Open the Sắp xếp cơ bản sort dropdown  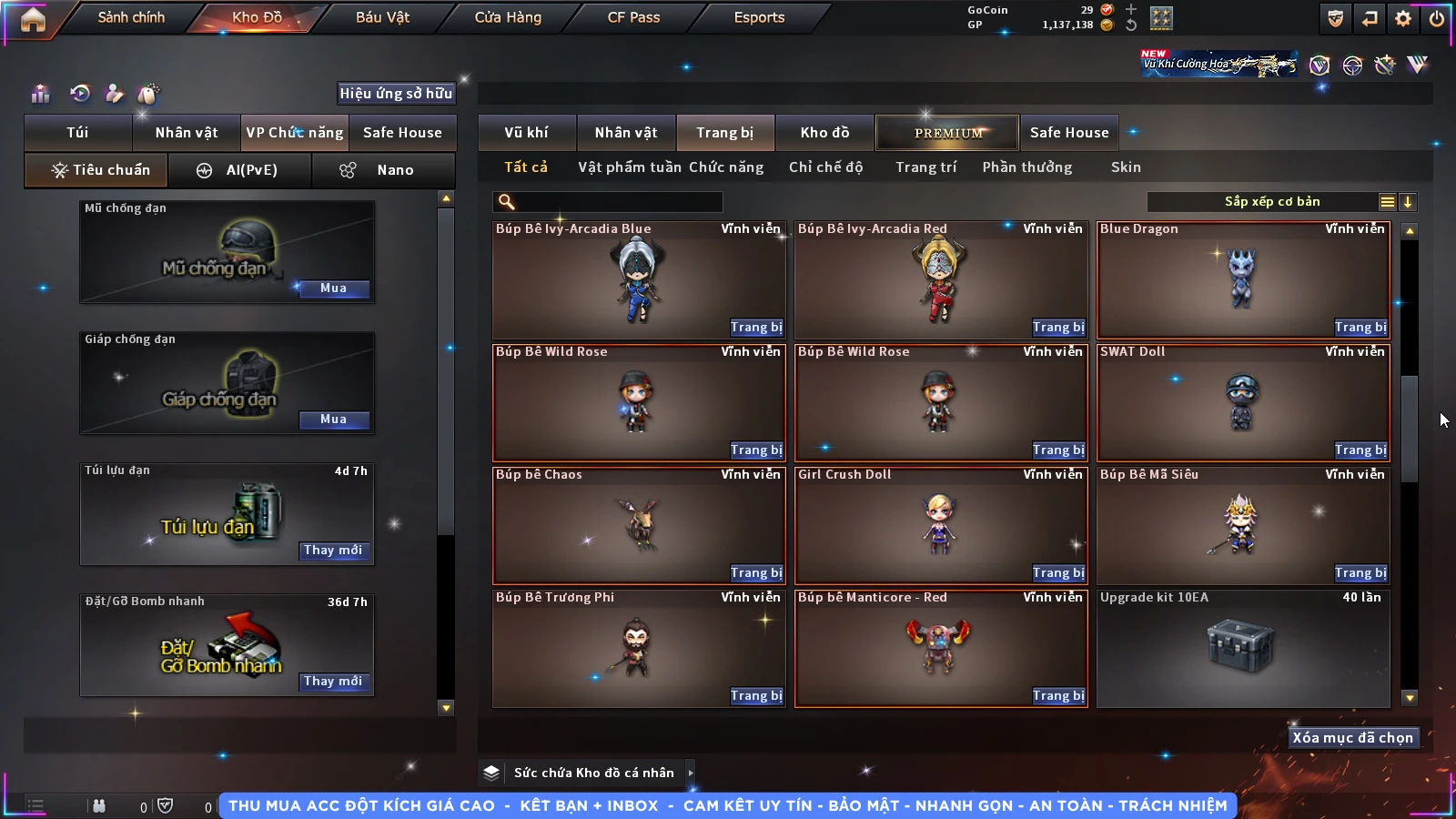pos(1272,202)
